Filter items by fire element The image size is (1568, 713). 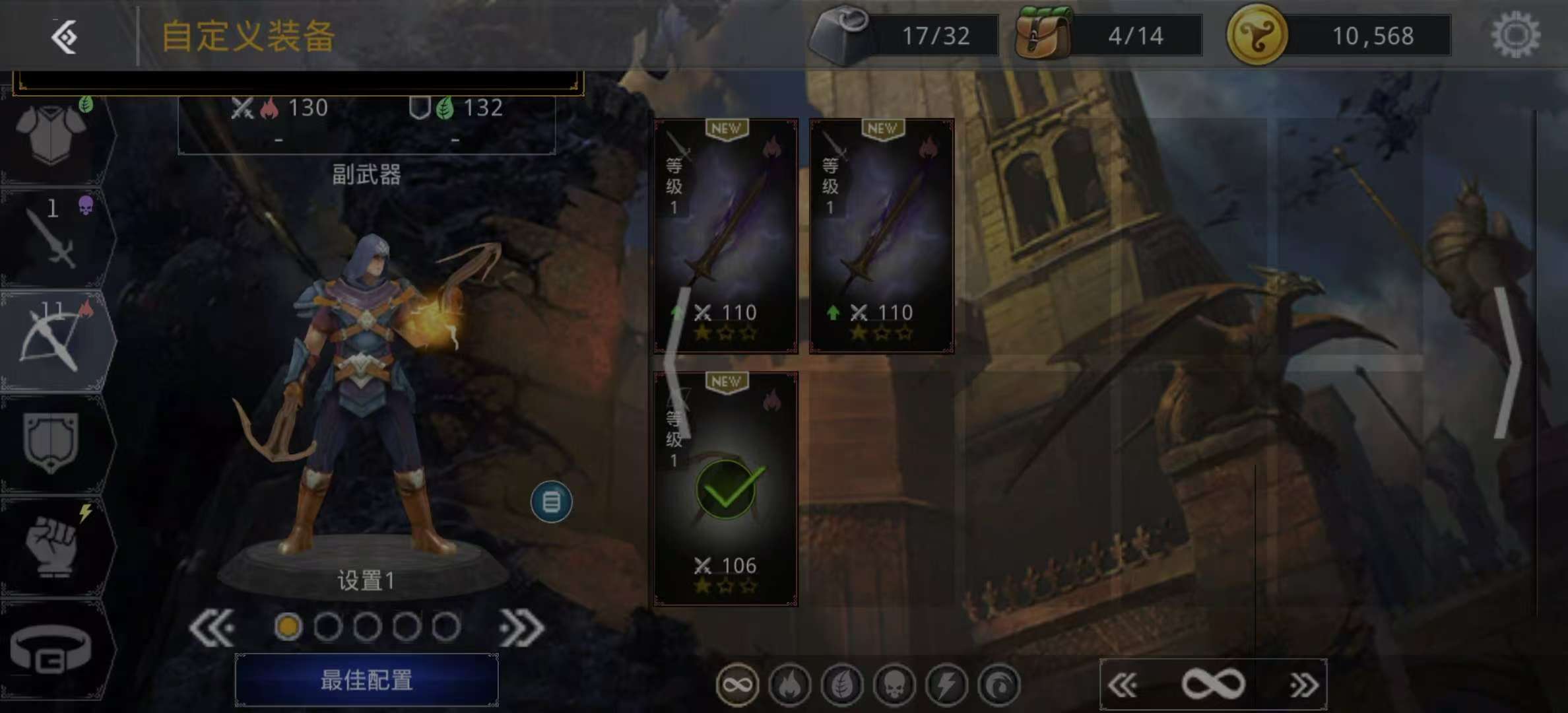tap(789, 685)
